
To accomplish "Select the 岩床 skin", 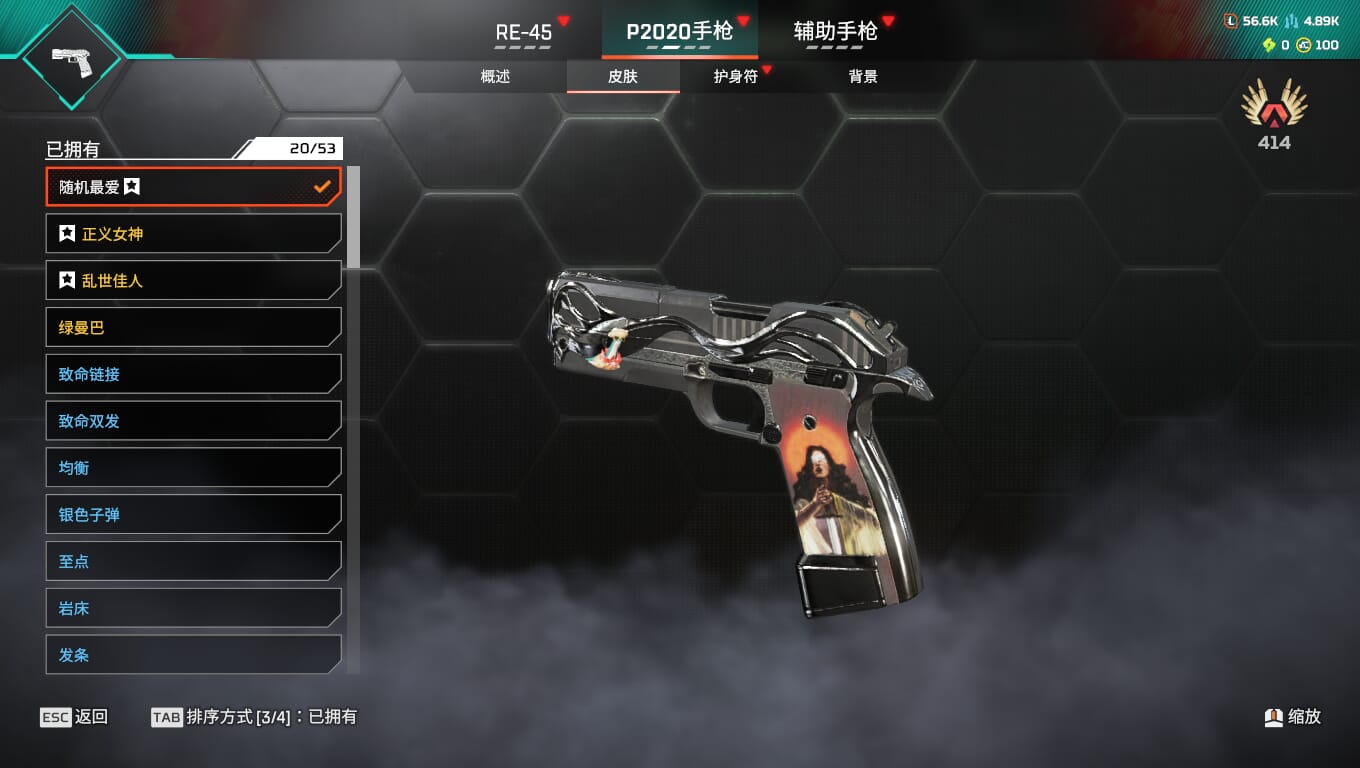I will (193, 608).
